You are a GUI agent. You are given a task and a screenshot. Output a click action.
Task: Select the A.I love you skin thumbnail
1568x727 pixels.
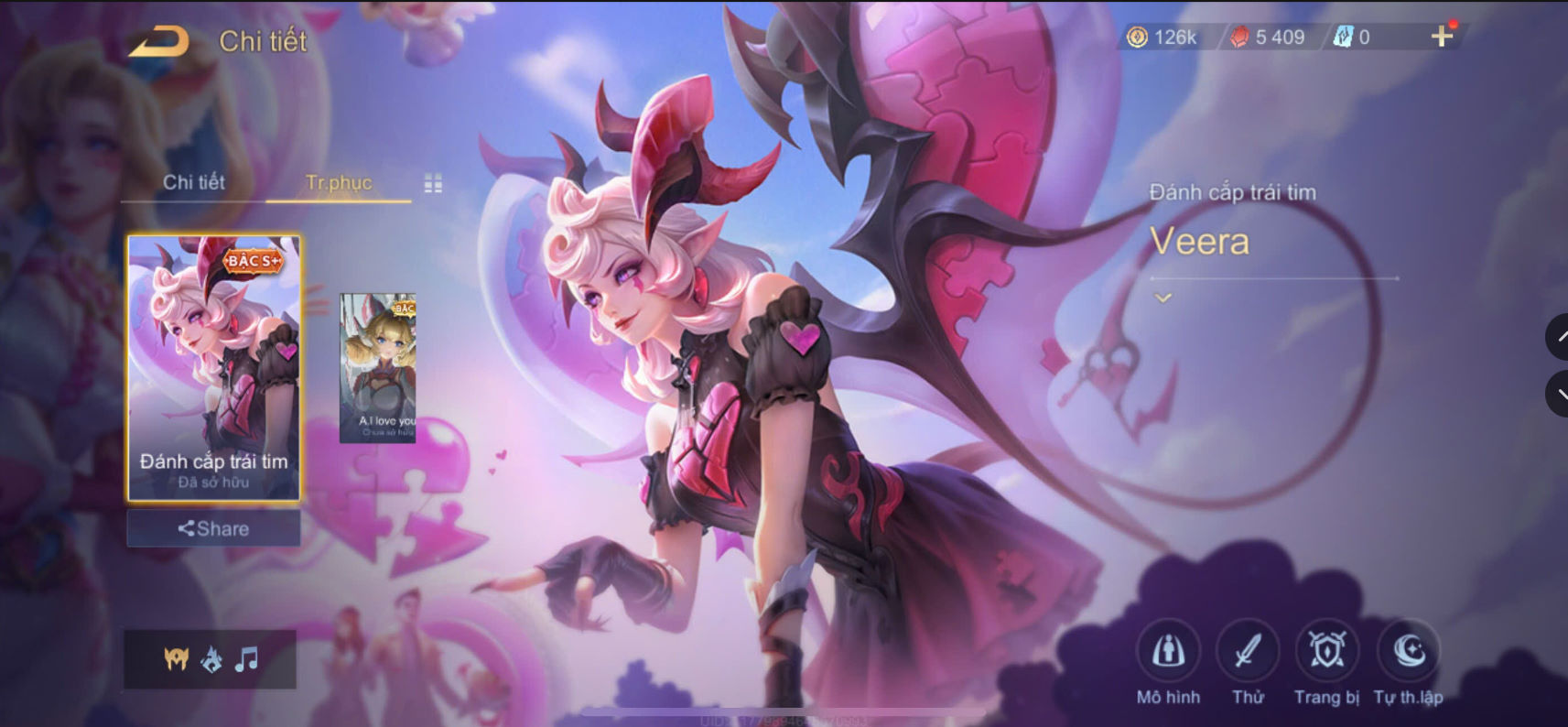tap(378, 366)
